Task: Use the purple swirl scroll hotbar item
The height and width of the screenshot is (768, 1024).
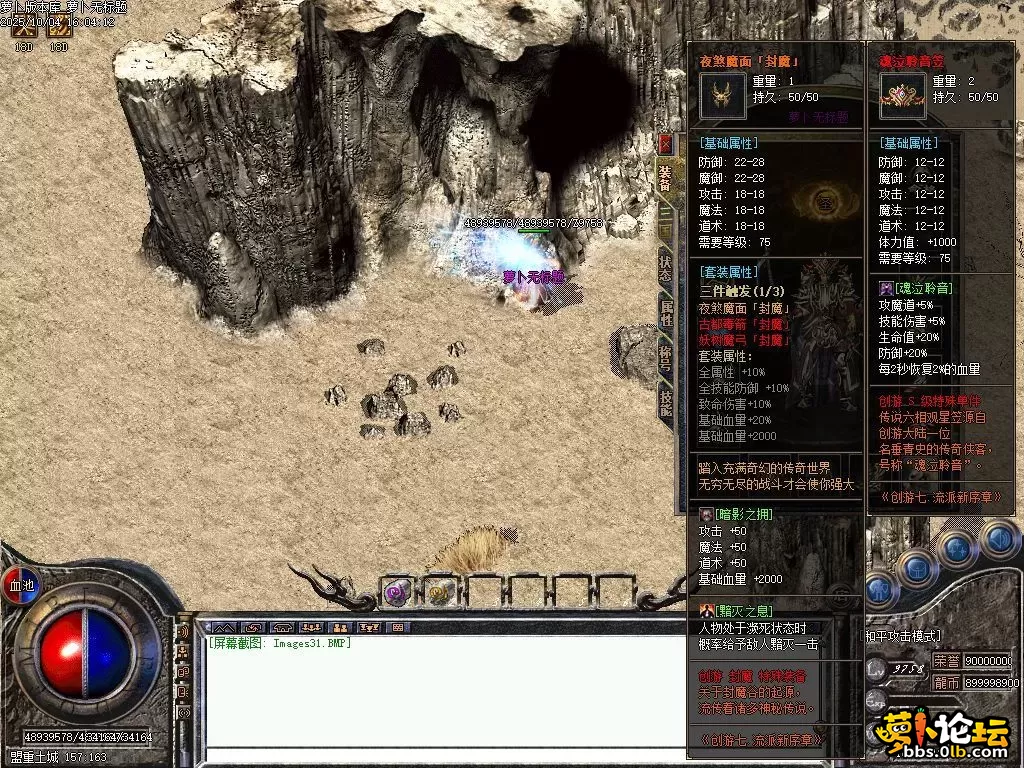Action: [x=397, y=592]
